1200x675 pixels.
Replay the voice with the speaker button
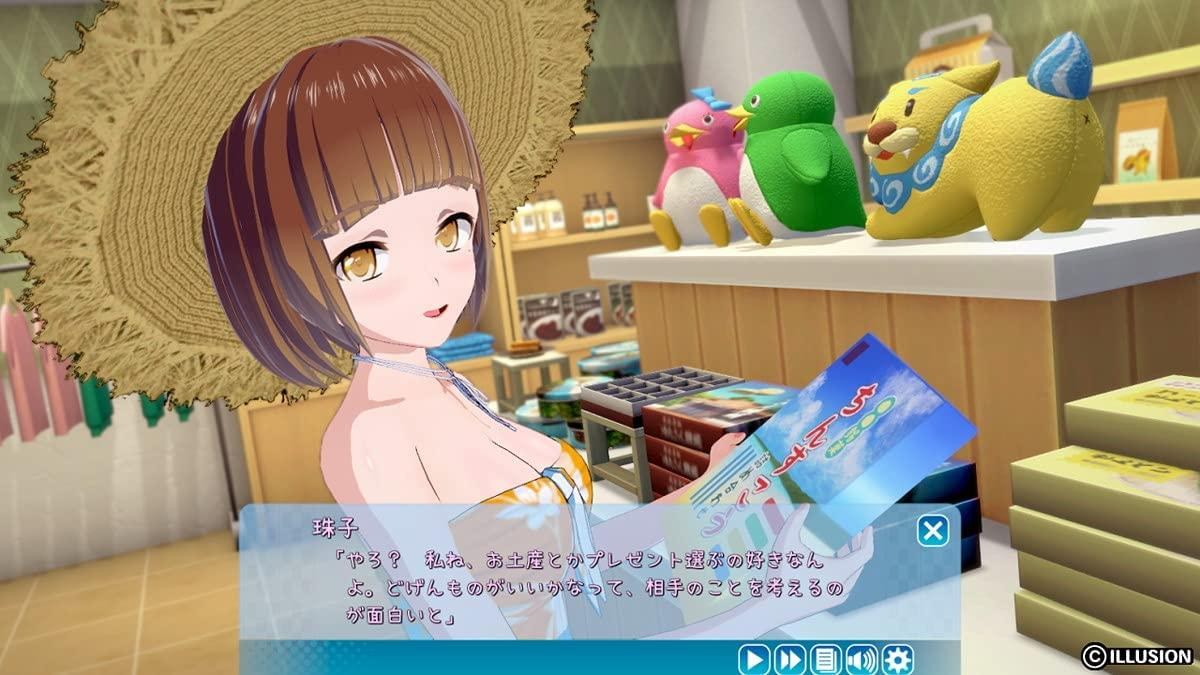pos(861,659)
